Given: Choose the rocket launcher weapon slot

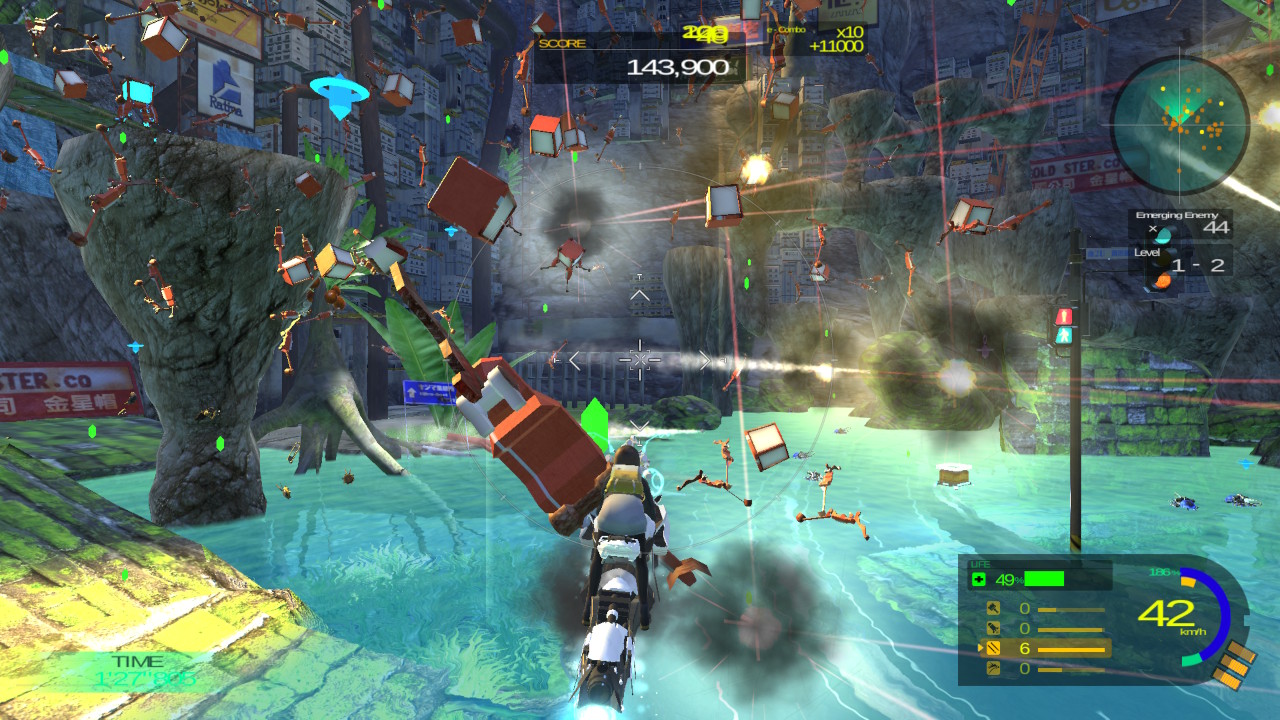Looking at the screenshot, I should pos(994,628).
